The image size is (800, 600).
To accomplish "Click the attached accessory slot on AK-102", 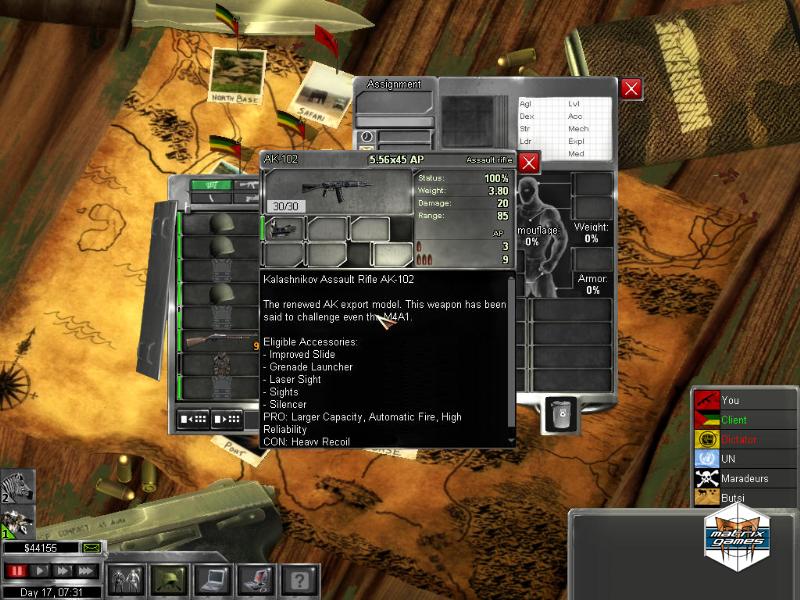I will [x=282, y=229].
